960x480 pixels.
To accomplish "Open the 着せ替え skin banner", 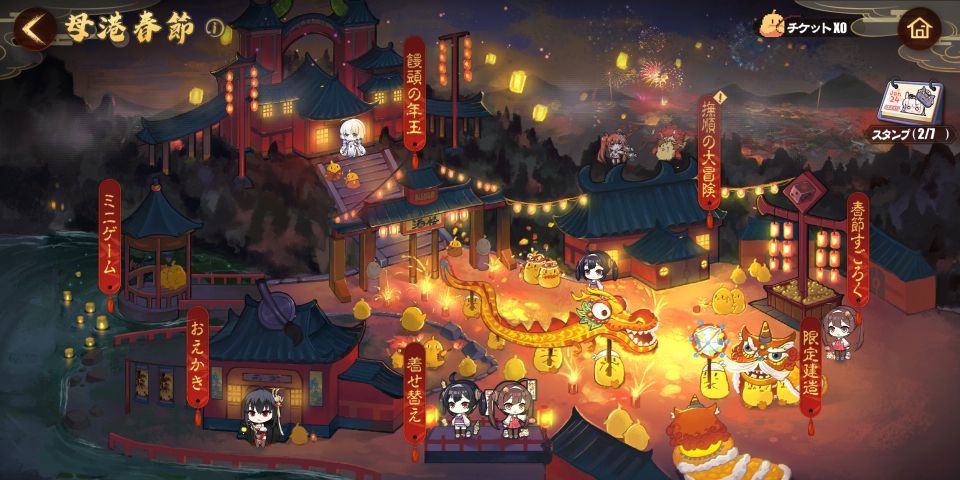I will (x=415, y=392).
